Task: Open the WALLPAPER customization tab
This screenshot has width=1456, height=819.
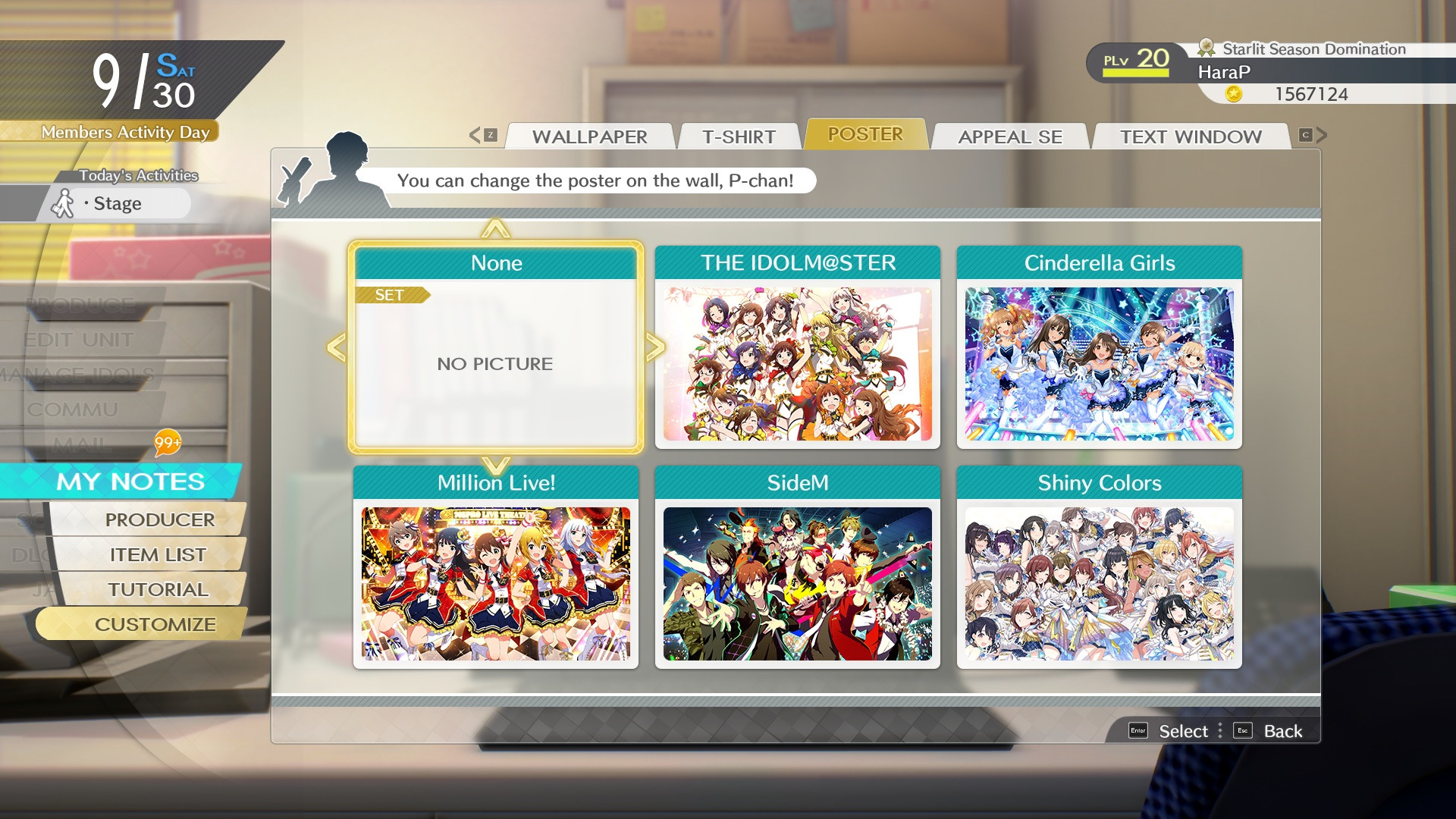Action: coord(590,136)
